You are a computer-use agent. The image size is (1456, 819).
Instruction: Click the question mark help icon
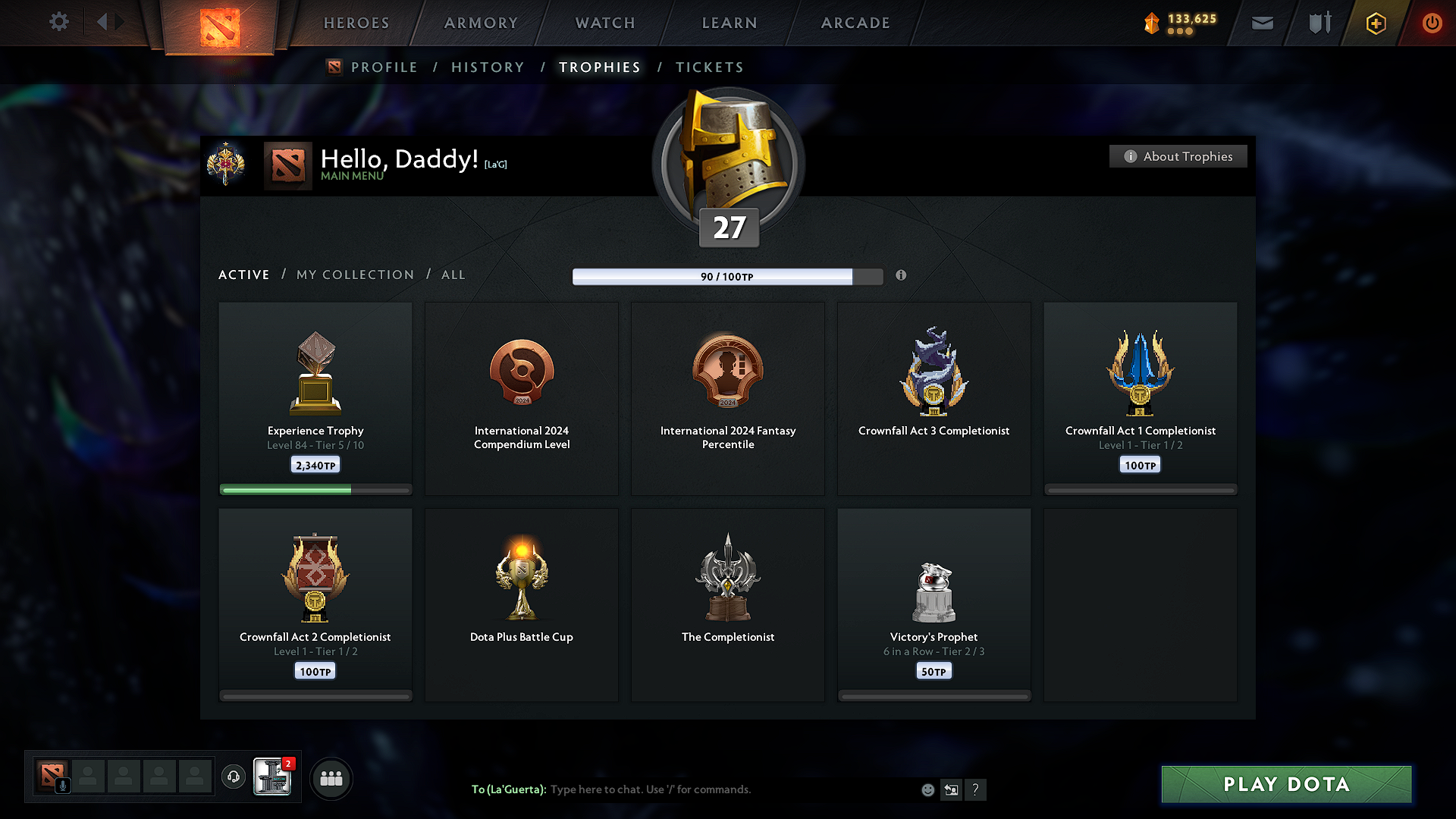(x=976, y=789)
